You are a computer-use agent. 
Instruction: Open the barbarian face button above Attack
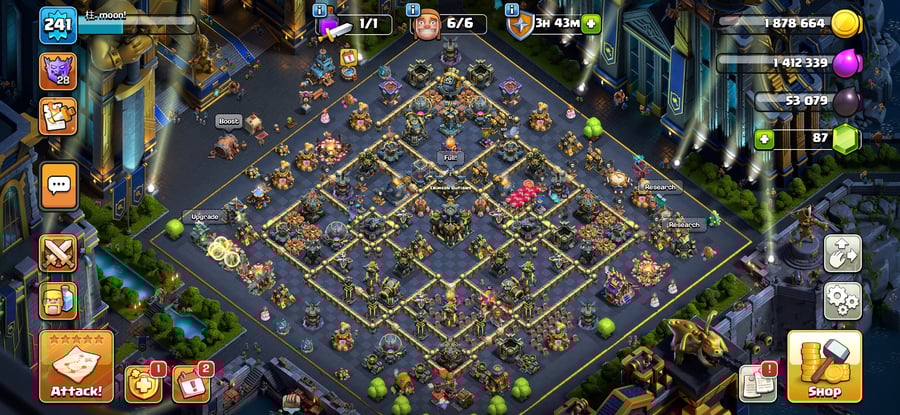tap(58, 300)
